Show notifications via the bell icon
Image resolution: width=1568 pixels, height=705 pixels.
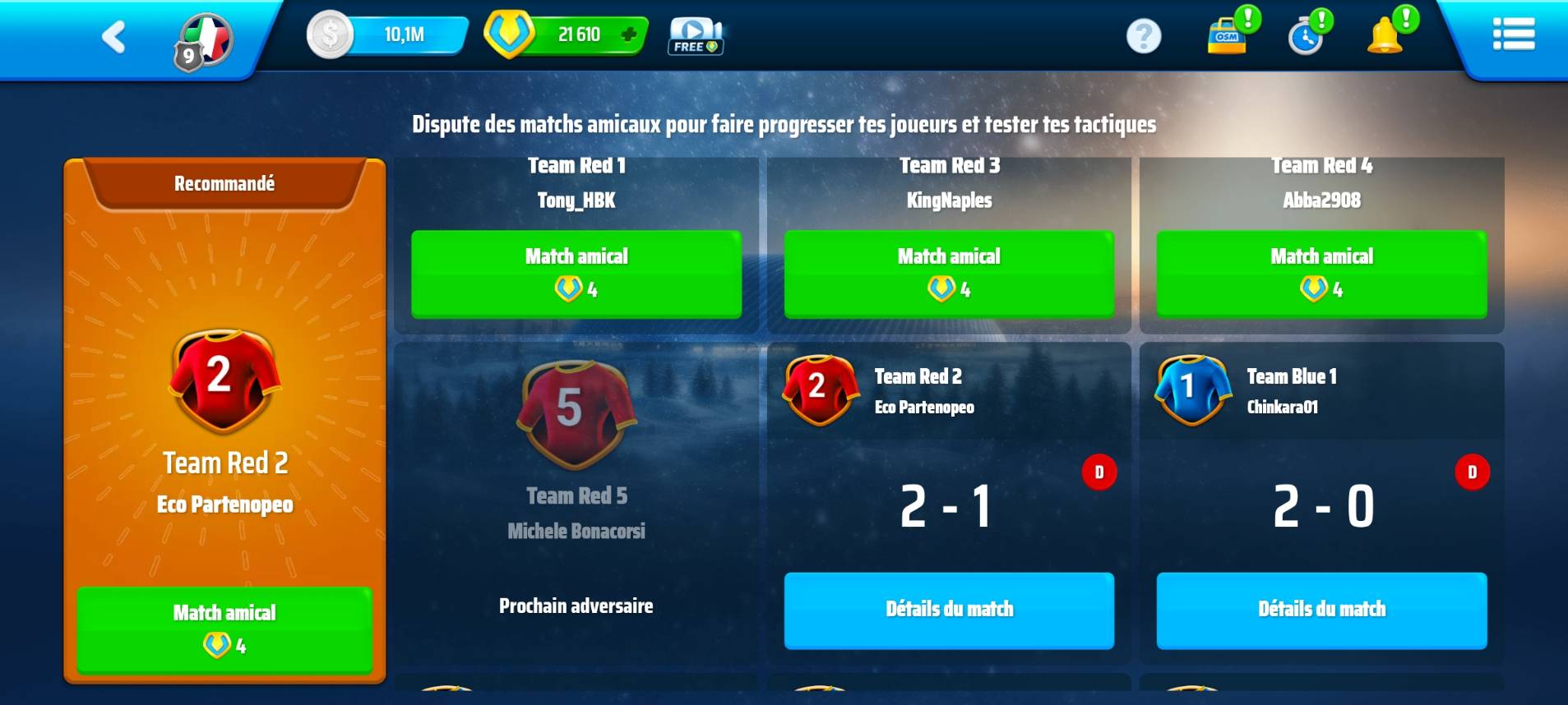(x=1386, y=35)
